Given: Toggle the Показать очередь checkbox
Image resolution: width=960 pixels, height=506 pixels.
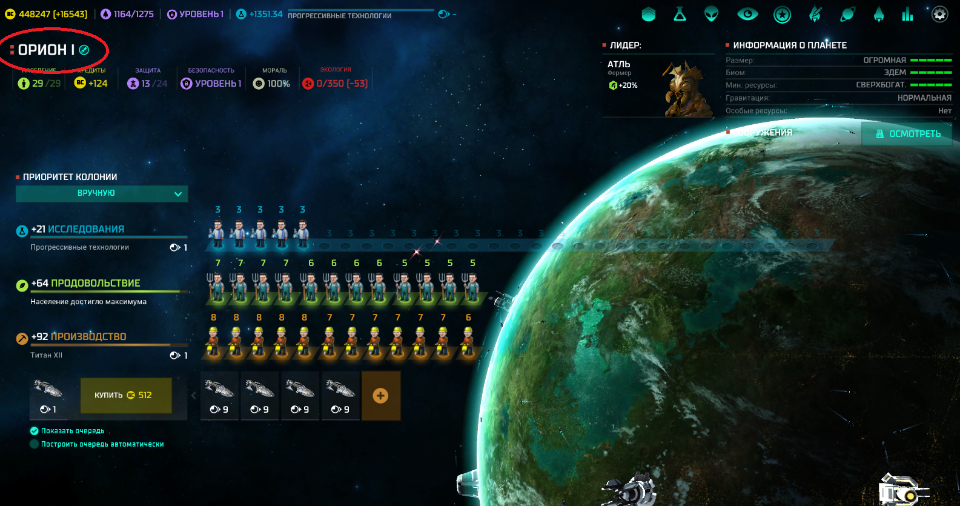Looking at the screenshot, I should (34, 431).
